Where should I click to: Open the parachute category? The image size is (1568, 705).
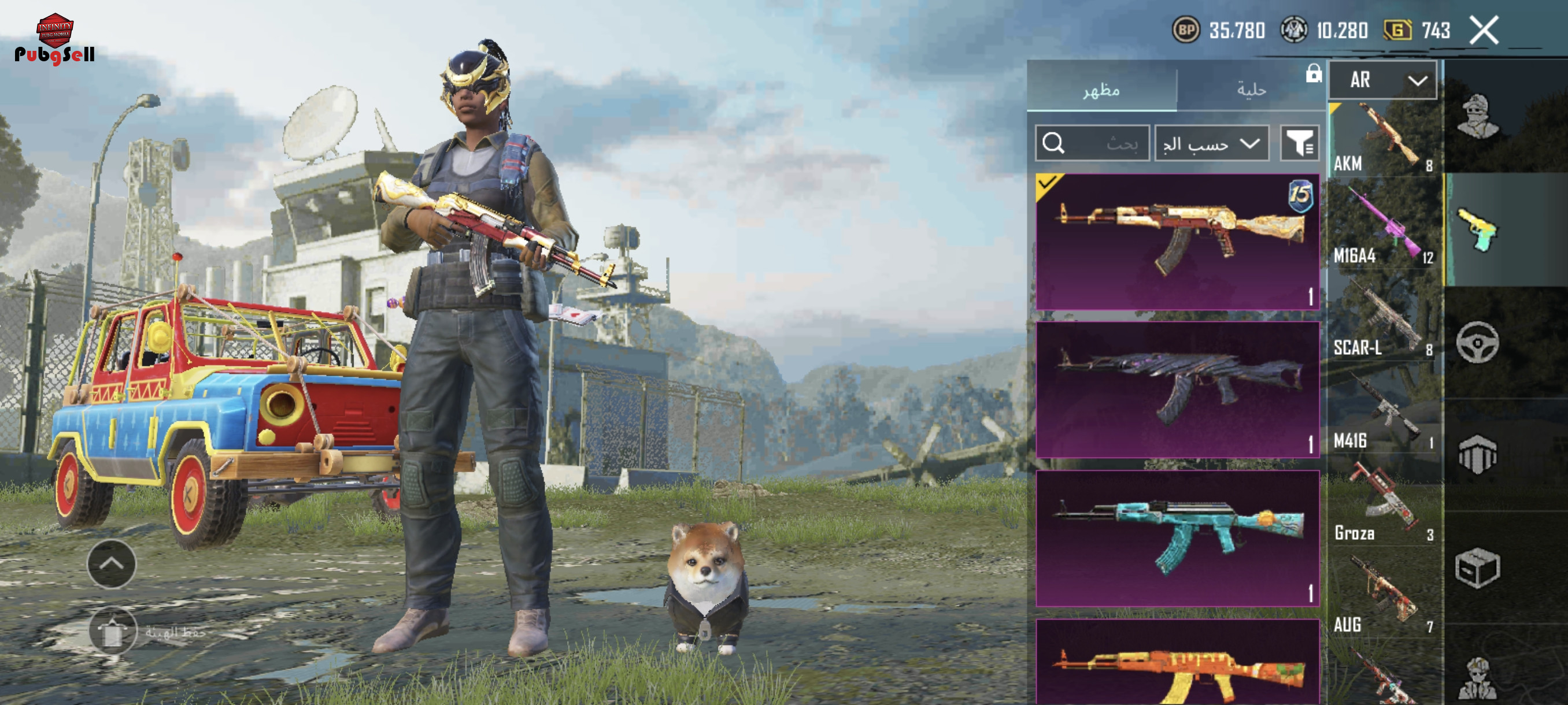point(1477,454)
